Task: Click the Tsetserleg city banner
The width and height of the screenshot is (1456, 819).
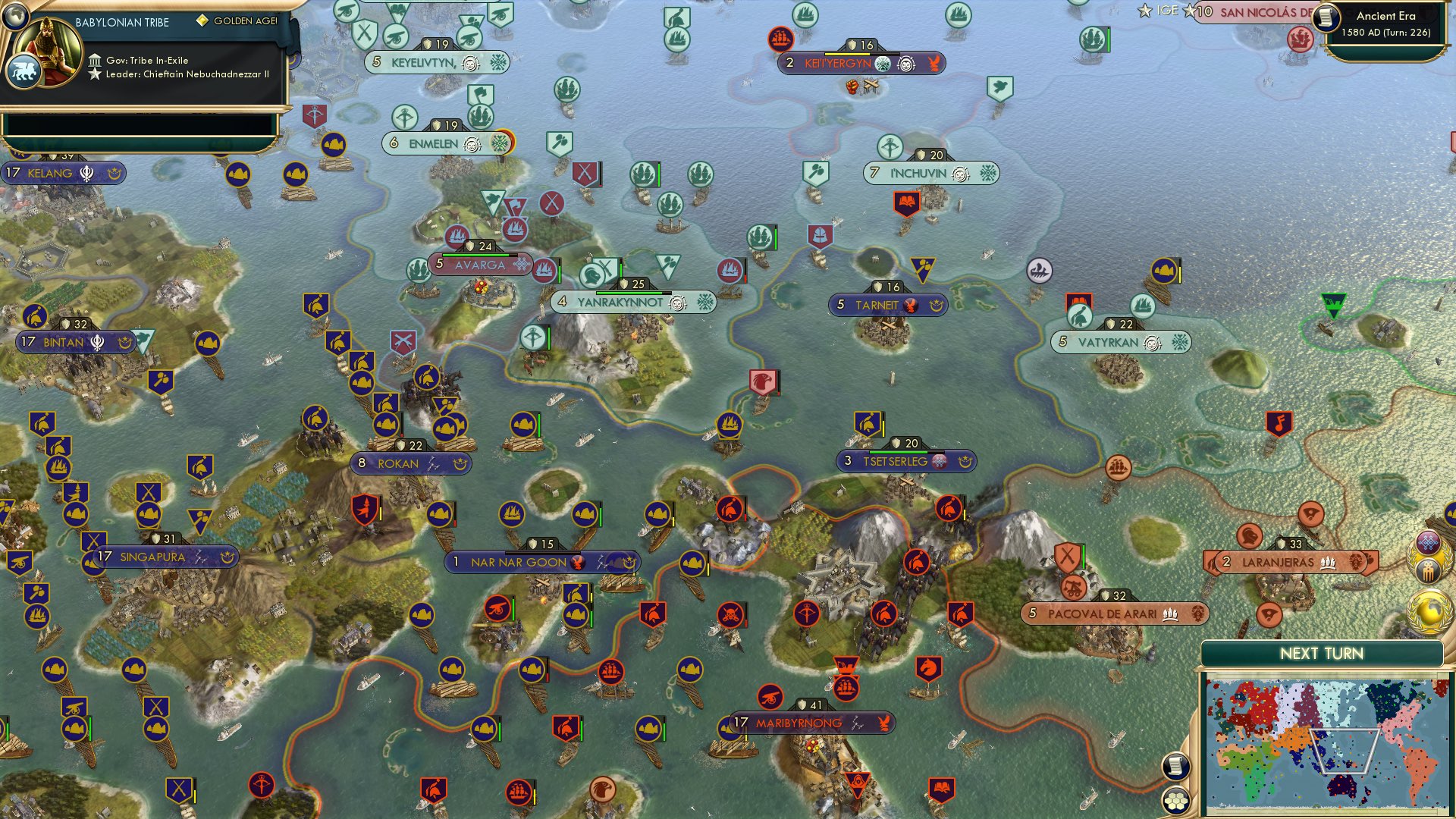Action: click(x=896, y=462)
